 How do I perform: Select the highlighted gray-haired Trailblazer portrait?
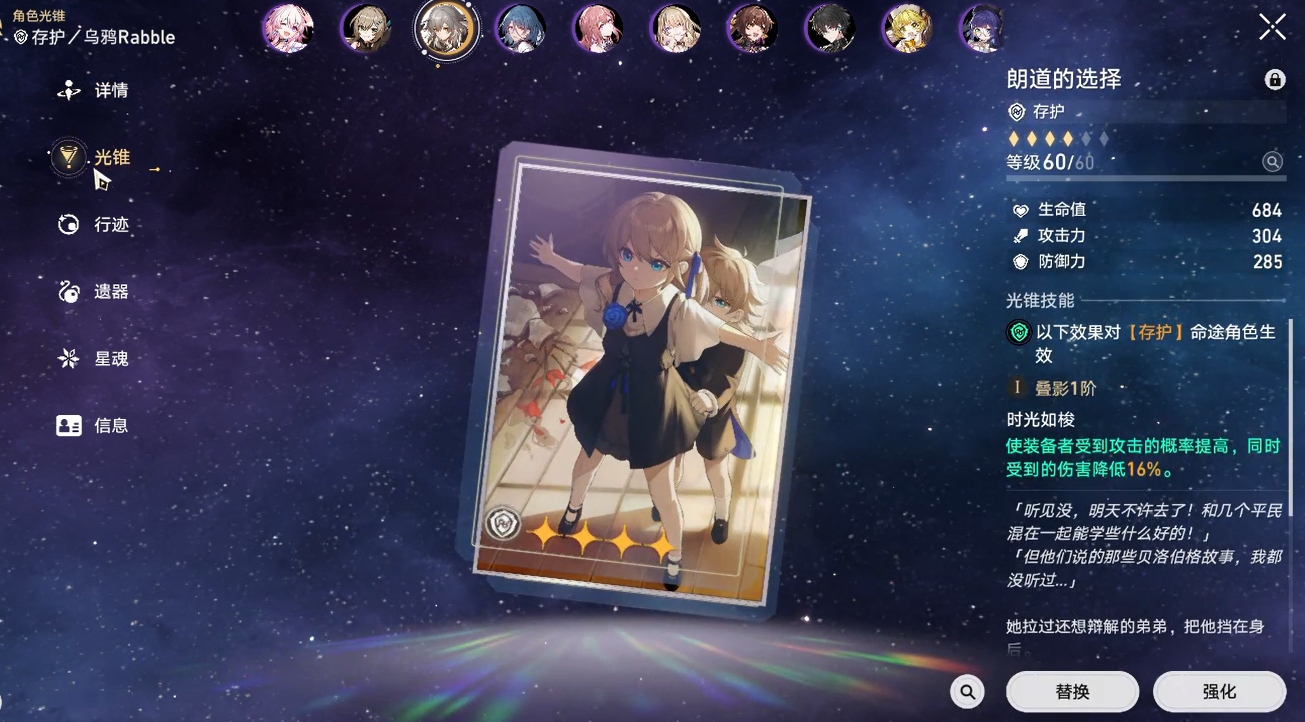(445, 29)
